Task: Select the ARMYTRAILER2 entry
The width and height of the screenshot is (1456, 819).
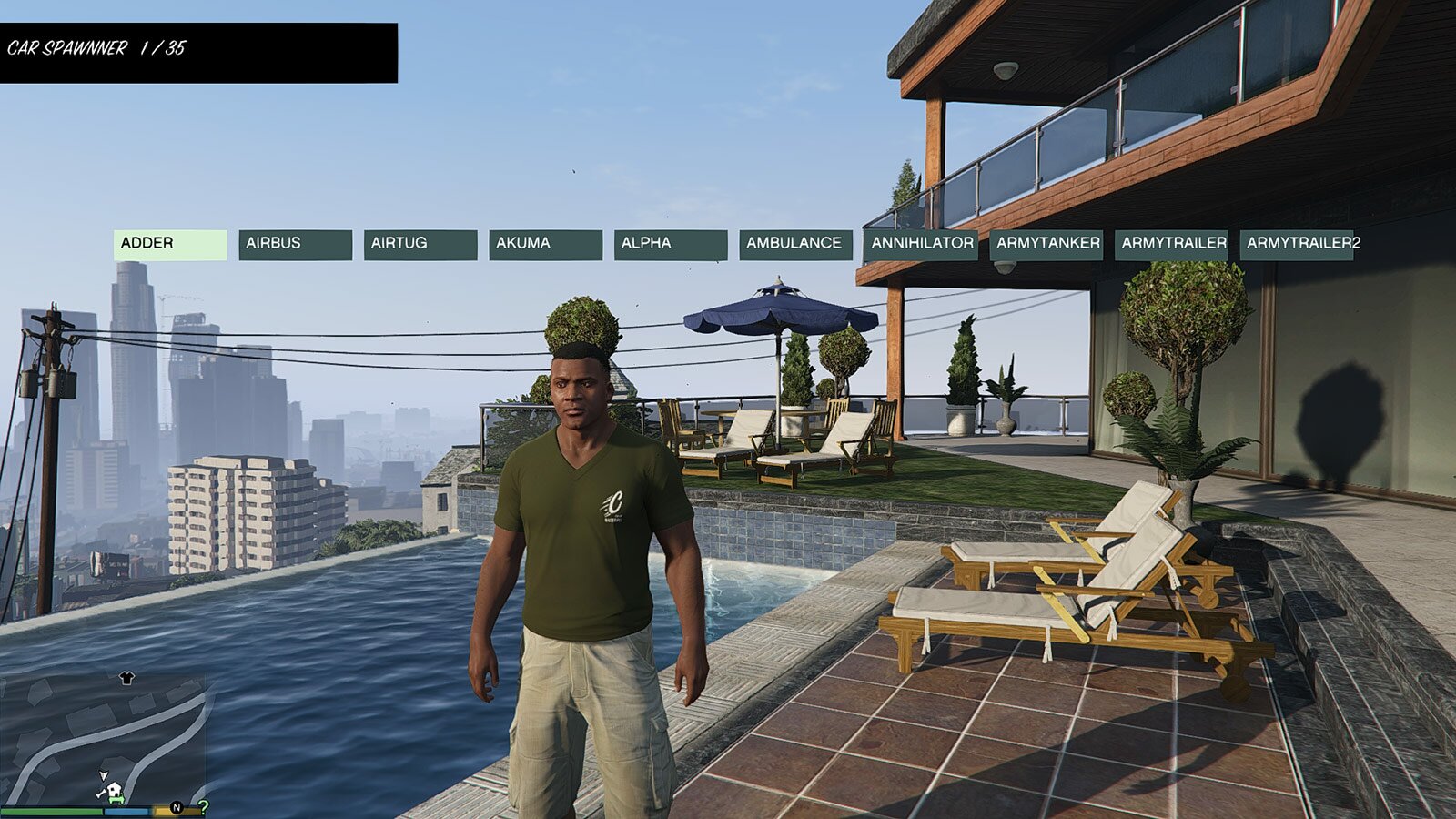Action: pyautogui.click(x=1298, y=244)
